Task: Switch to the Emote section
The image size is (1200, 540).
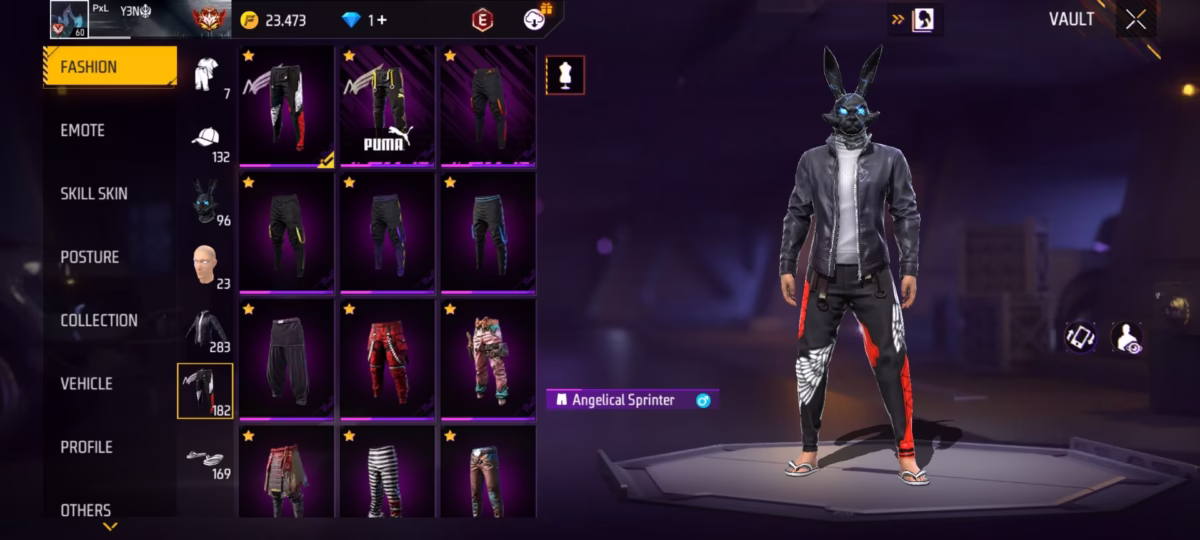Action: coord(83,131)
